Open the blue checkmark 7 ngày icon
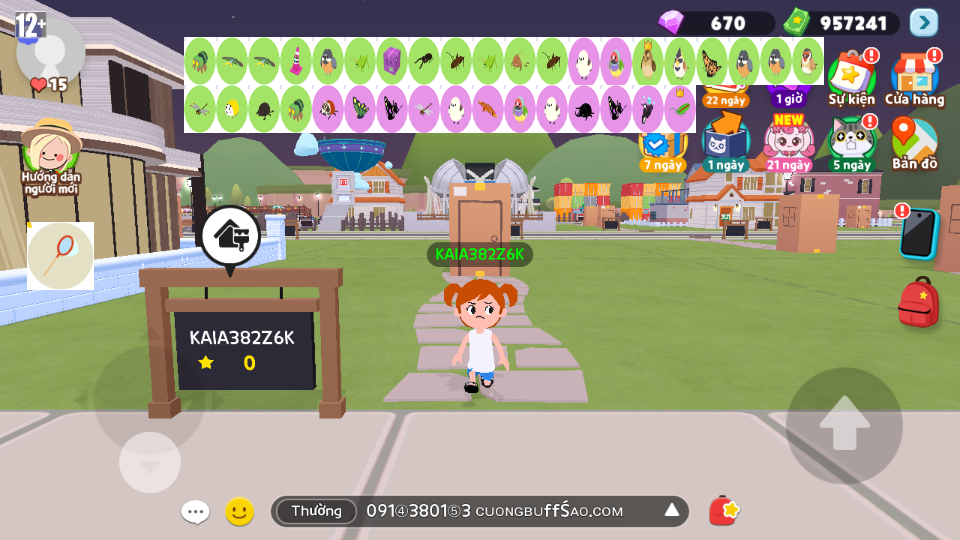This screenshot has width=960, height=540. [x=661, y=147]
